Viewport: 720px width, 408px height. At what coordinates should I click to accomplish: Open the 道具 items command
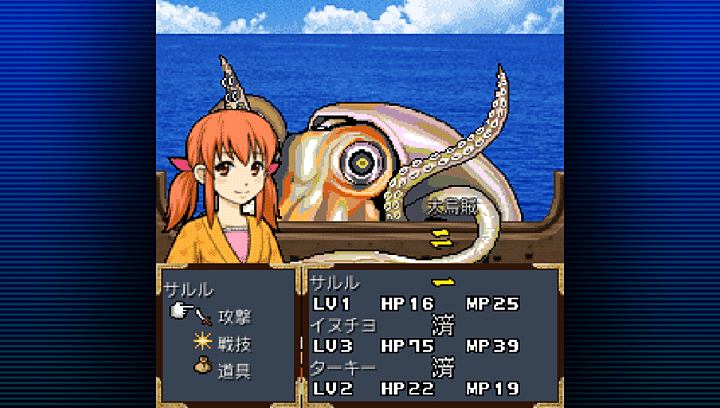coord(234,369)
